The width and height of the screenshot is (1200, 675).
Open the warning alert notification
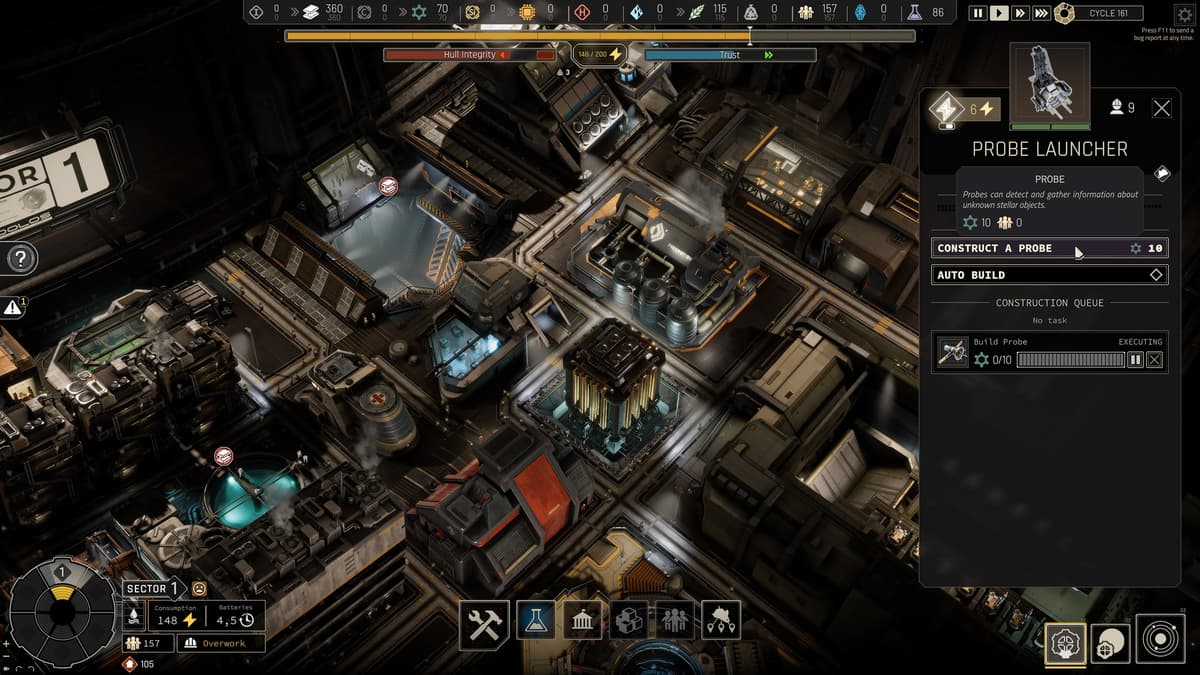[13, 308]
